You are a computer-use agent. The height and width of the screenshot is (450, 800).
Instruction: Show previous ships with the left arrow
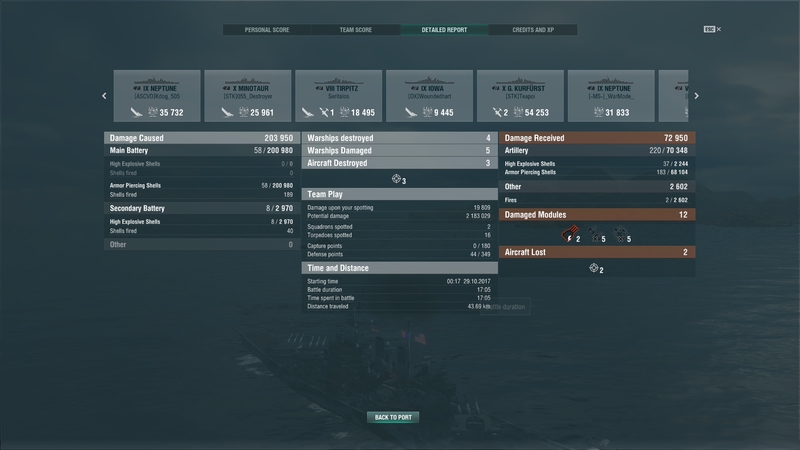(x=104, y=96)
